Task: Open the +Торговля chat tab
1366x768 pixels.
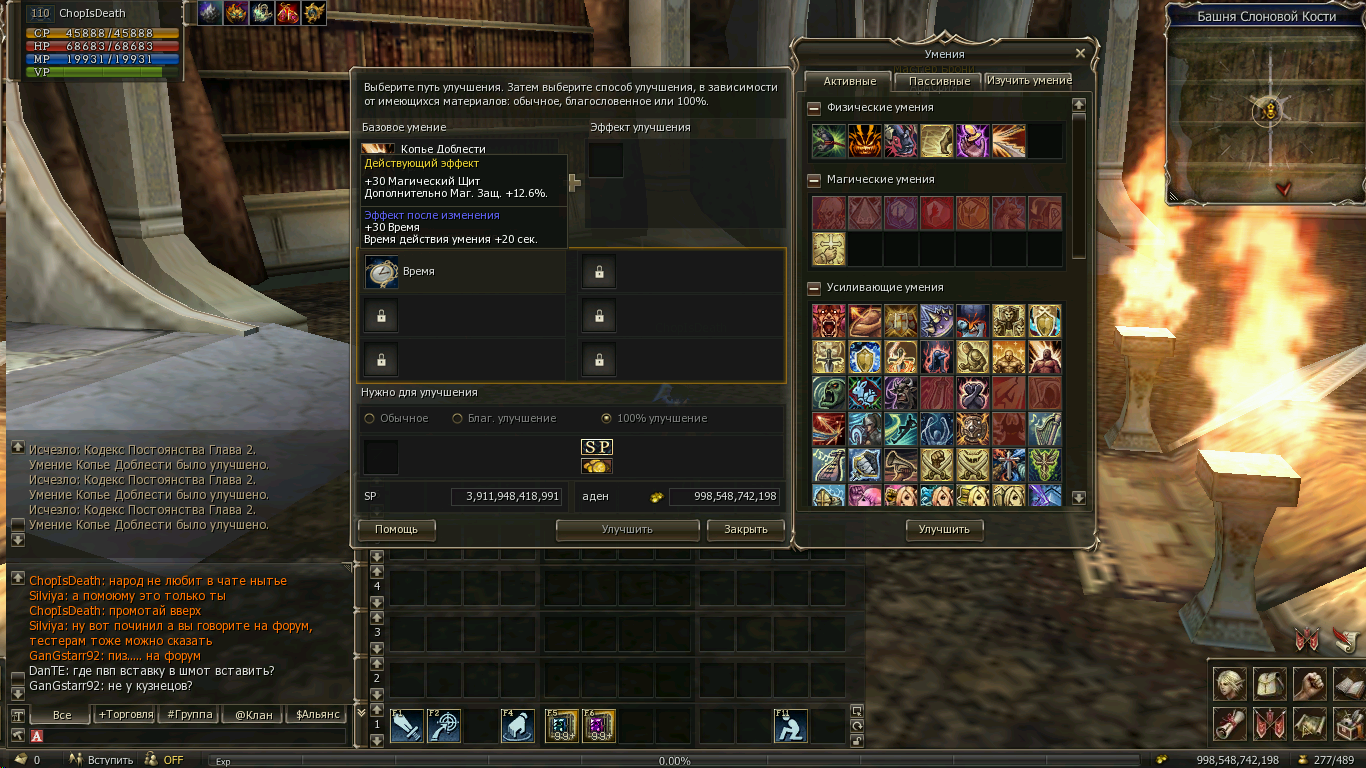Action: point(125,715)
